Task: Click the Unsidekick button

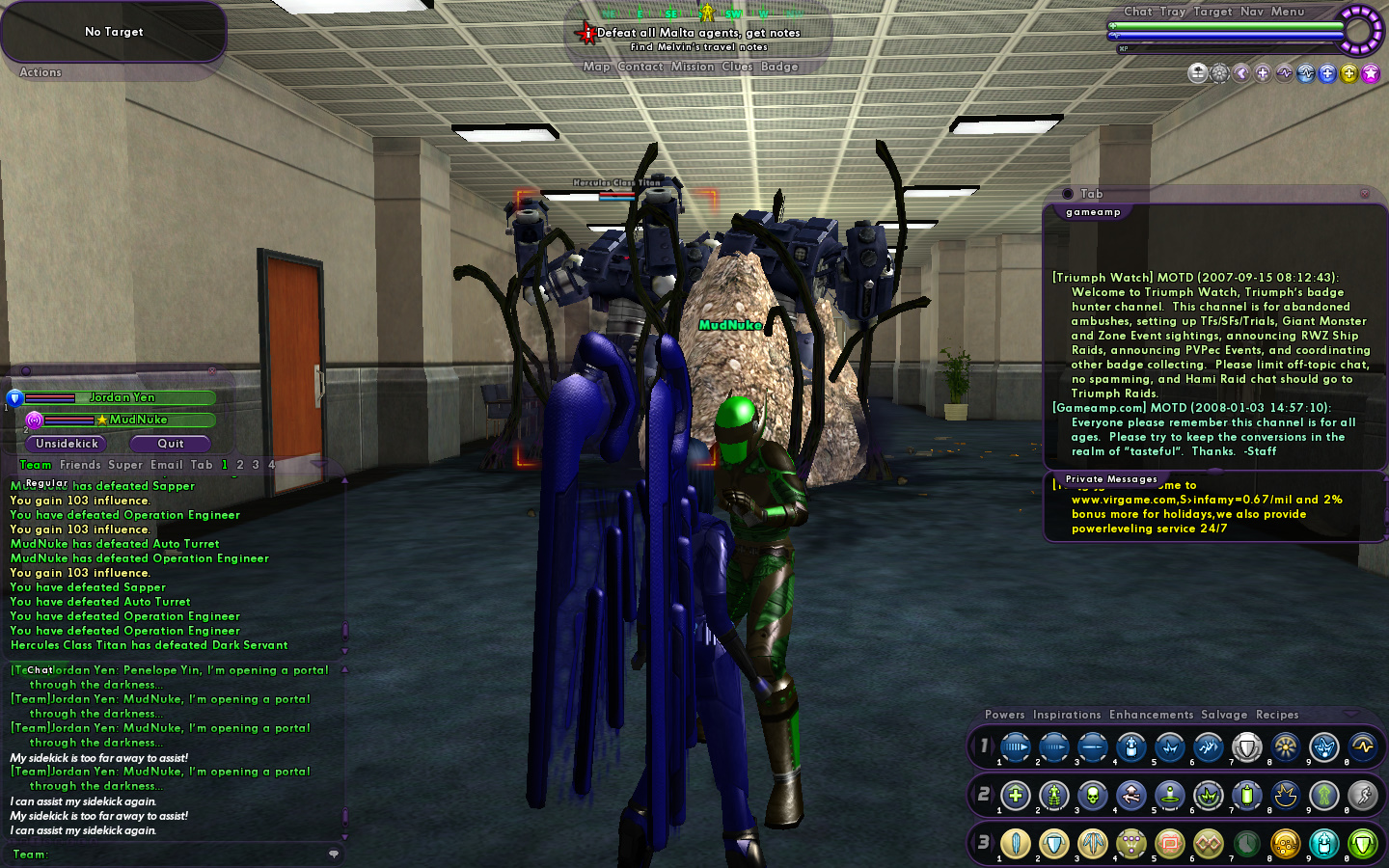Action: click(67, 444)
